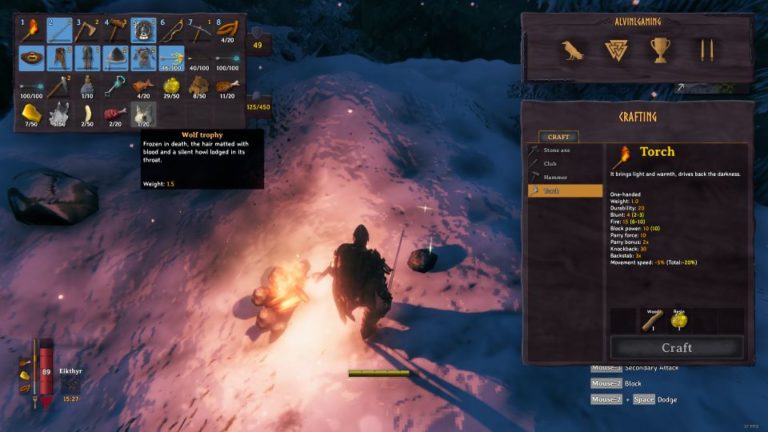Image resolution: width=768 pixels, height=432 pixels.
Task: Click the pause bars icon
Action: click(706, 50)
